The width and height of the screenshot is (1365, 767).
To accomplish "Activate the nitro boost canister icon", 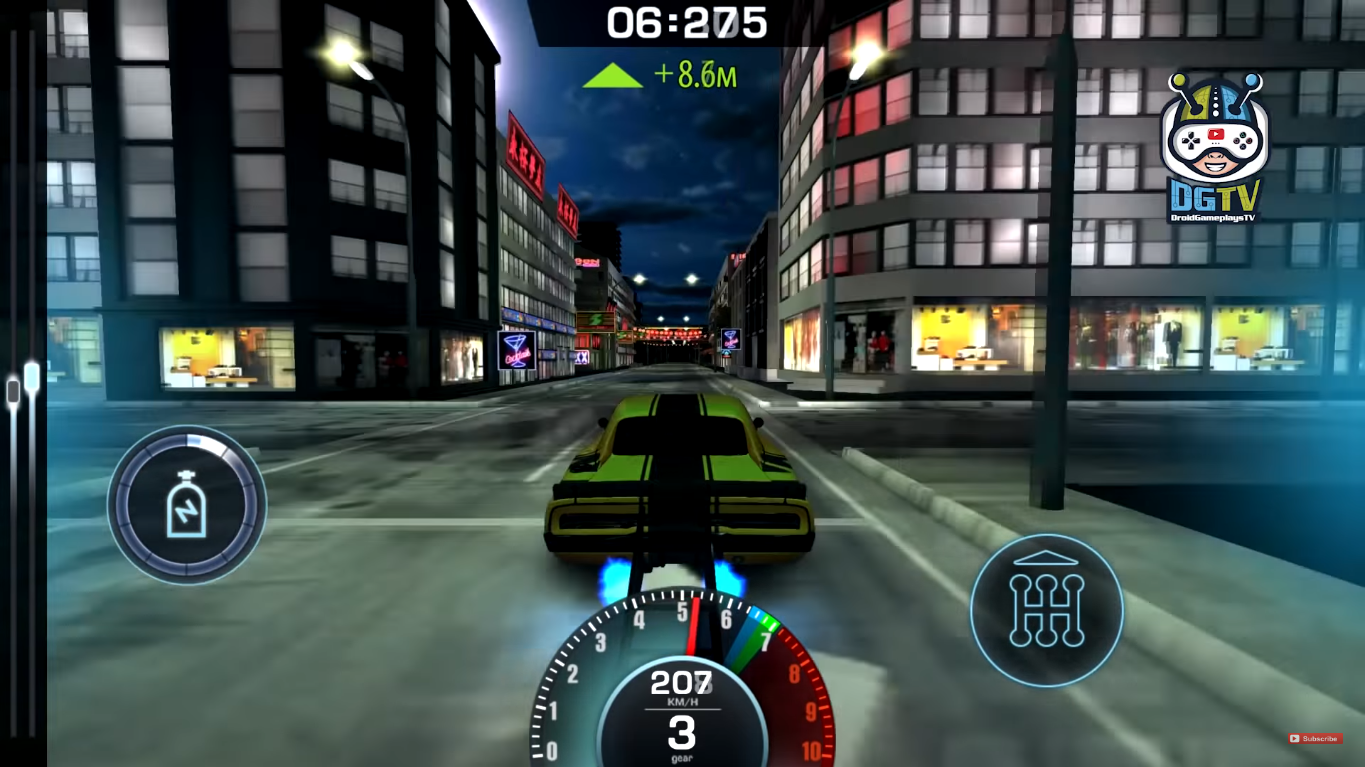I will (x=186, y=504).
